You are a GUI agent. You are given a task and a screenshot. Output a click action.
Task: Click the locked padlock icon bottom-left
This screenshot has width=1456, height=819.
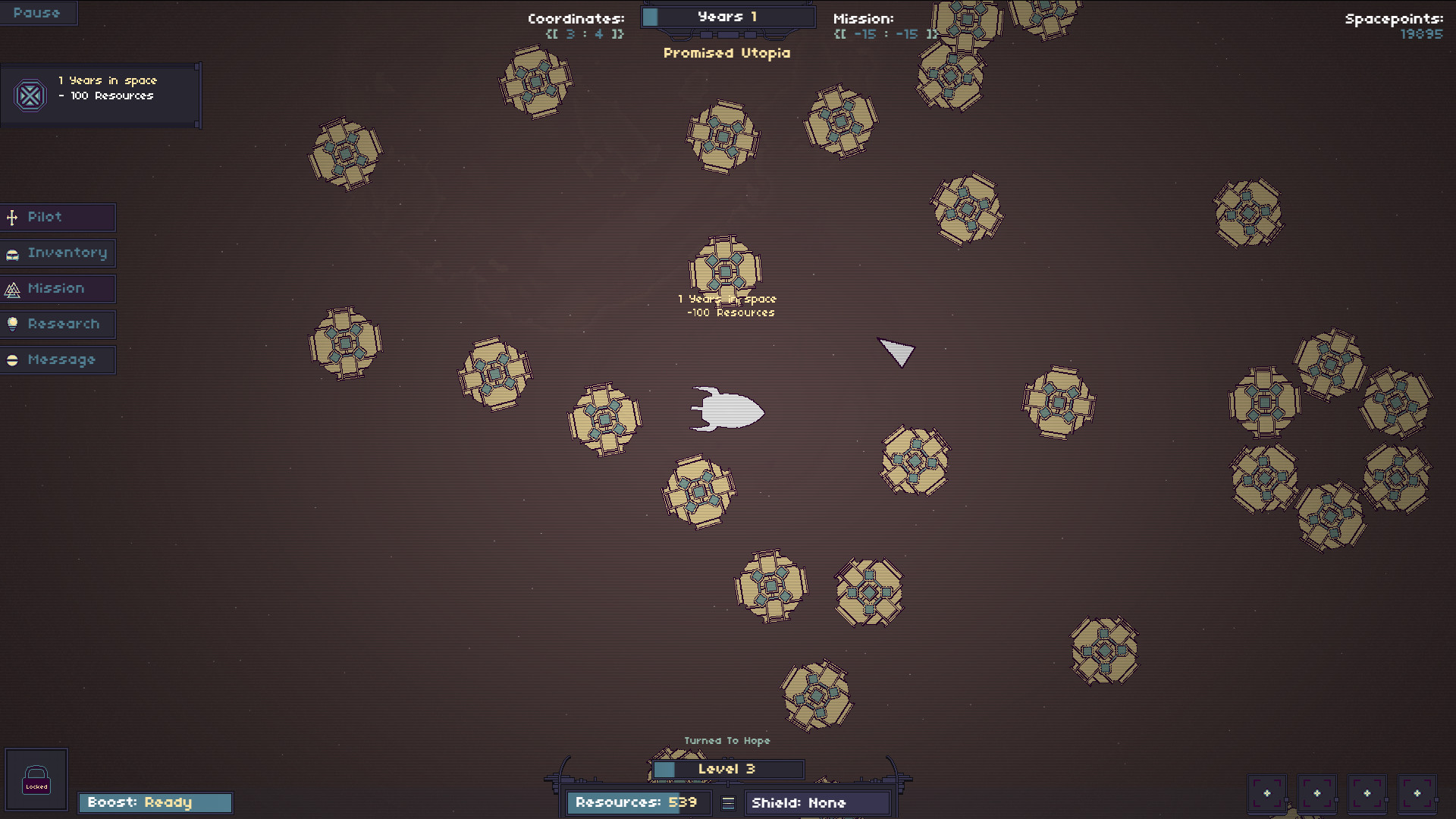pos(36,779)
